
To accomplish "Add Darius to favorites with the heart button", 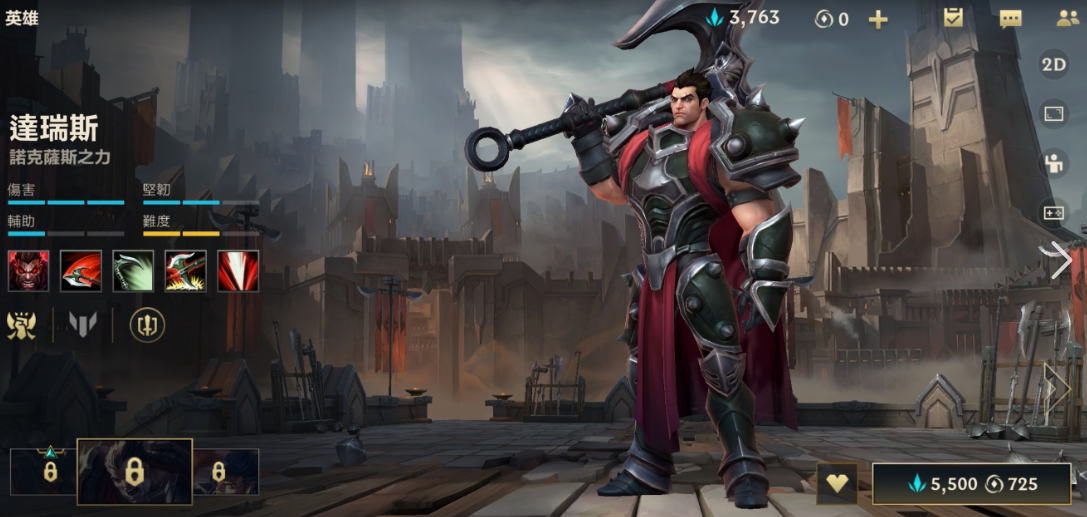I will tap(836, 484).
